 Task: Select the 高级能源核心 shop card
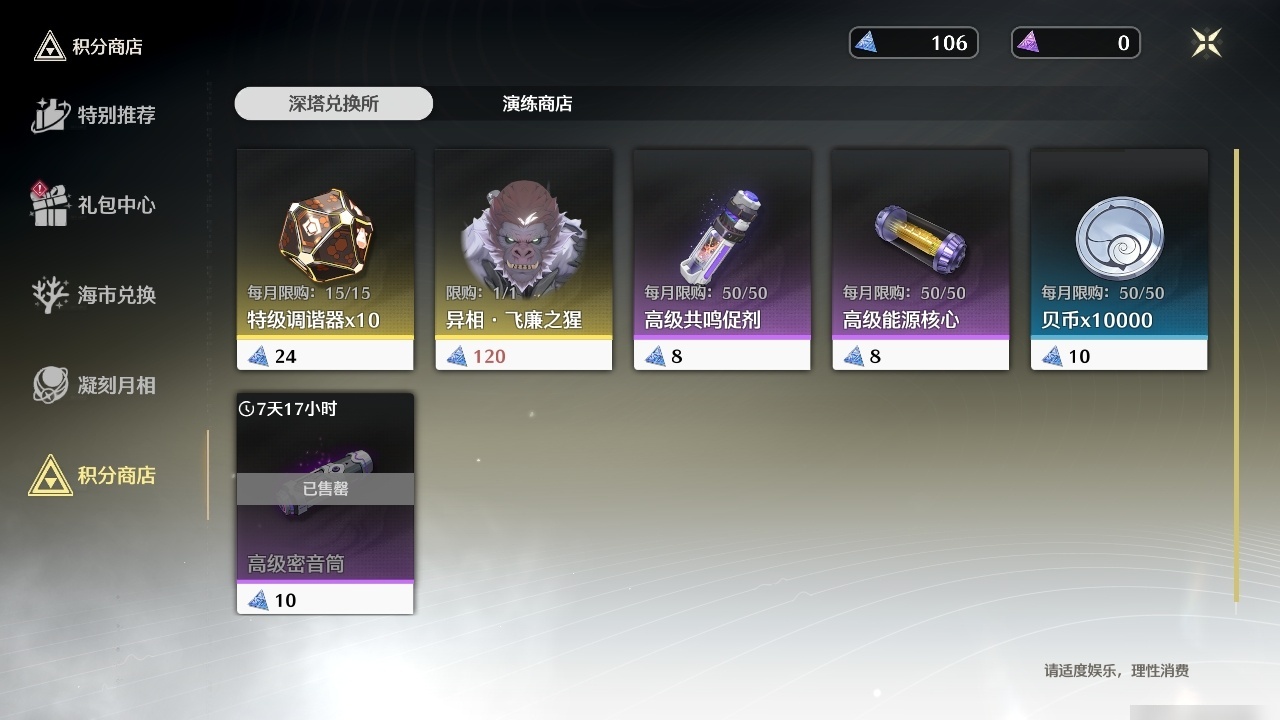919,257
